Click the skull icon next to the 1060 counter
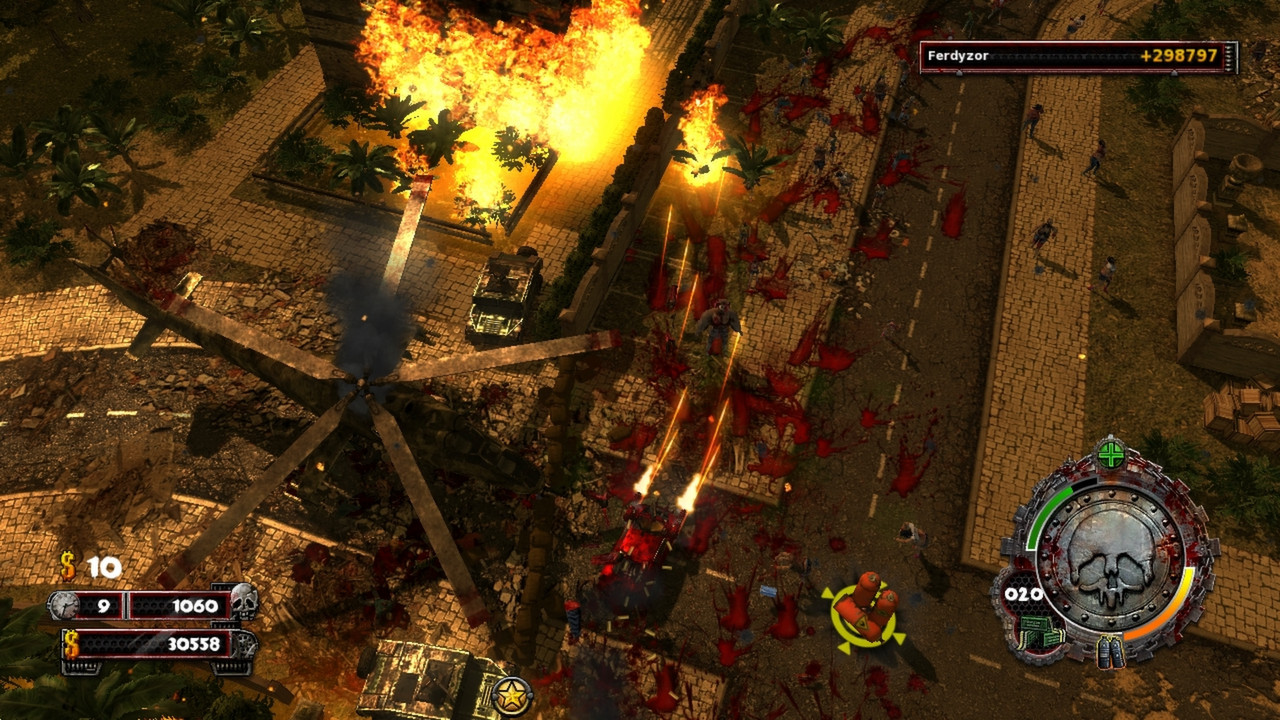The image size is (1280, 720). coord(243,602)
